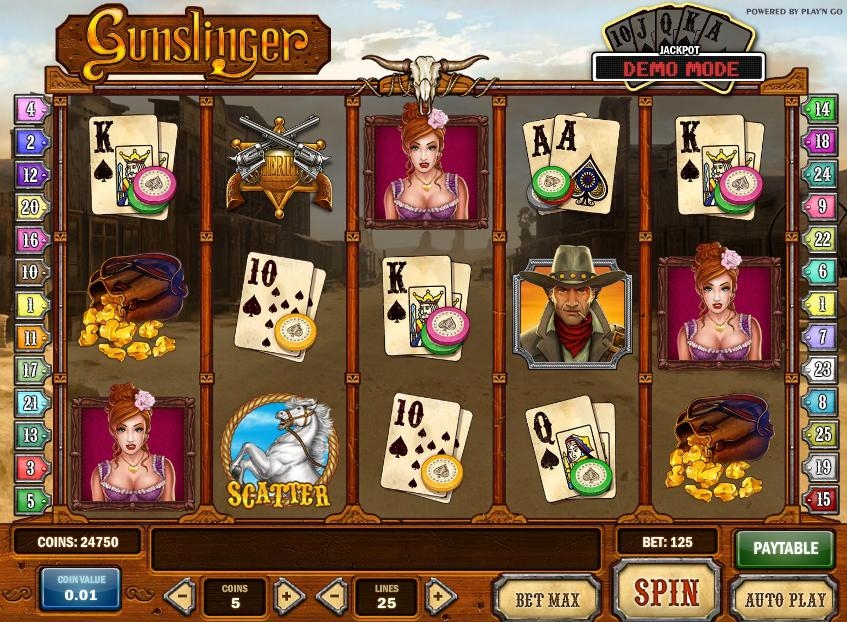This screenshot has width=847, height=622.
Task: Choose payline marker 20
Action: (x=31, y=207)
